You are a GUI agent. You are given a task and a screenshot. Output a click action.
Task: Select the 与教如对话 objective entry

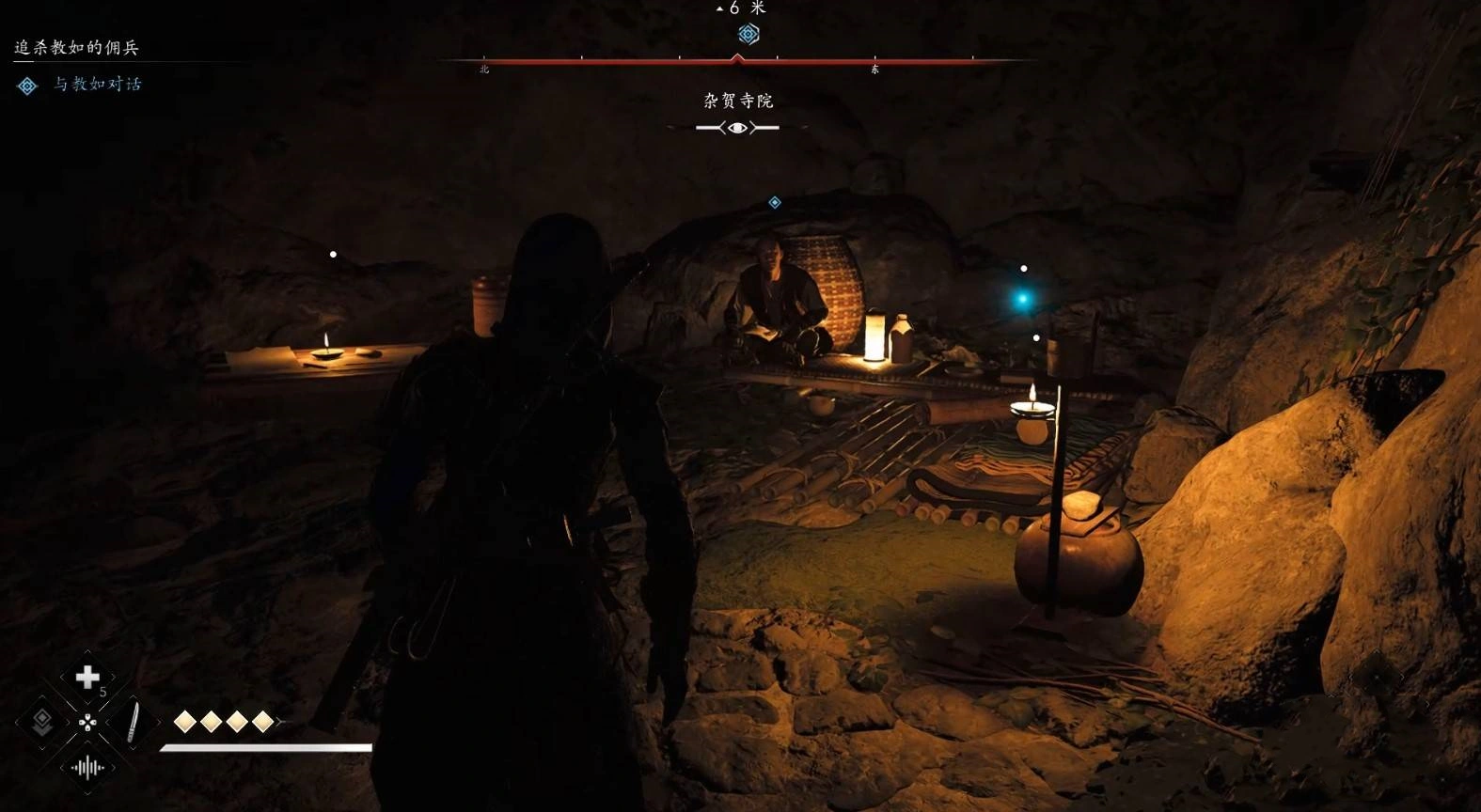97,85
